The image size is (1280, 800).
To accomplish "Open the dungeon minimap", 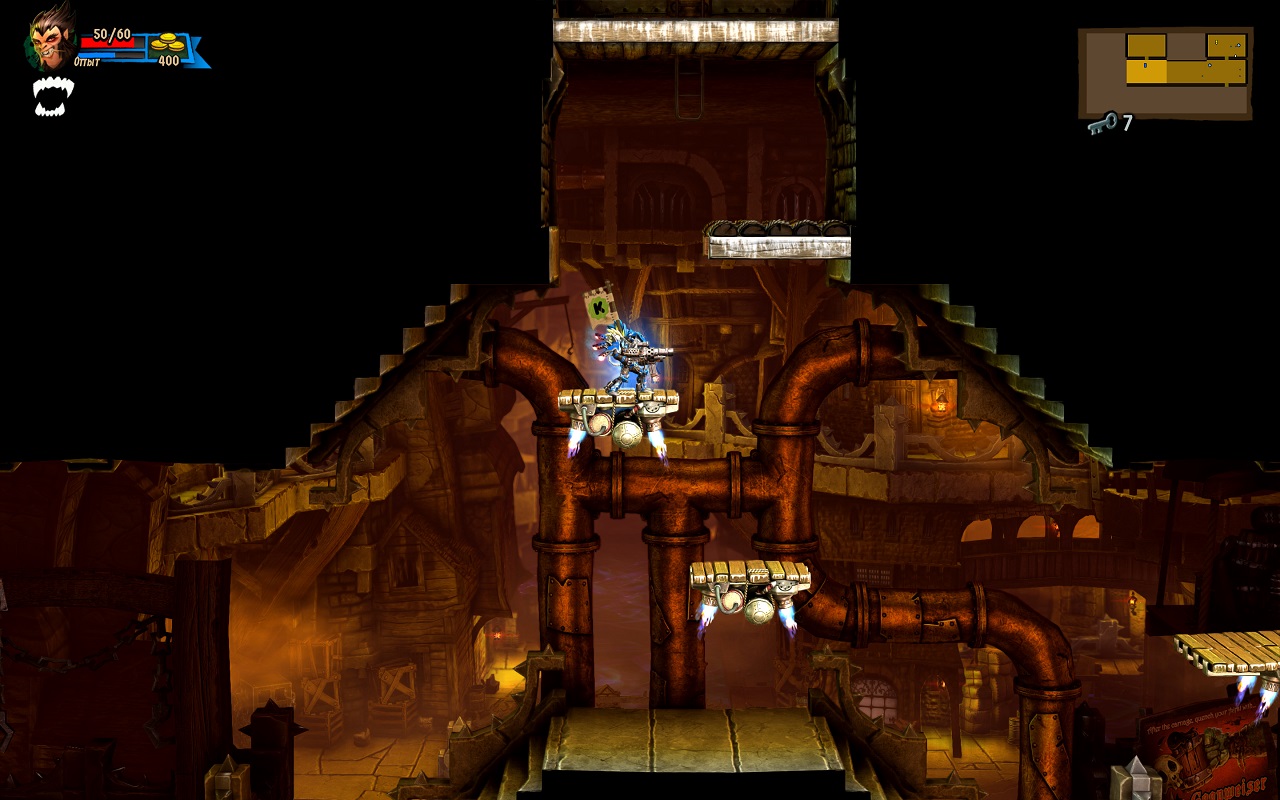I will (1165, 73).
